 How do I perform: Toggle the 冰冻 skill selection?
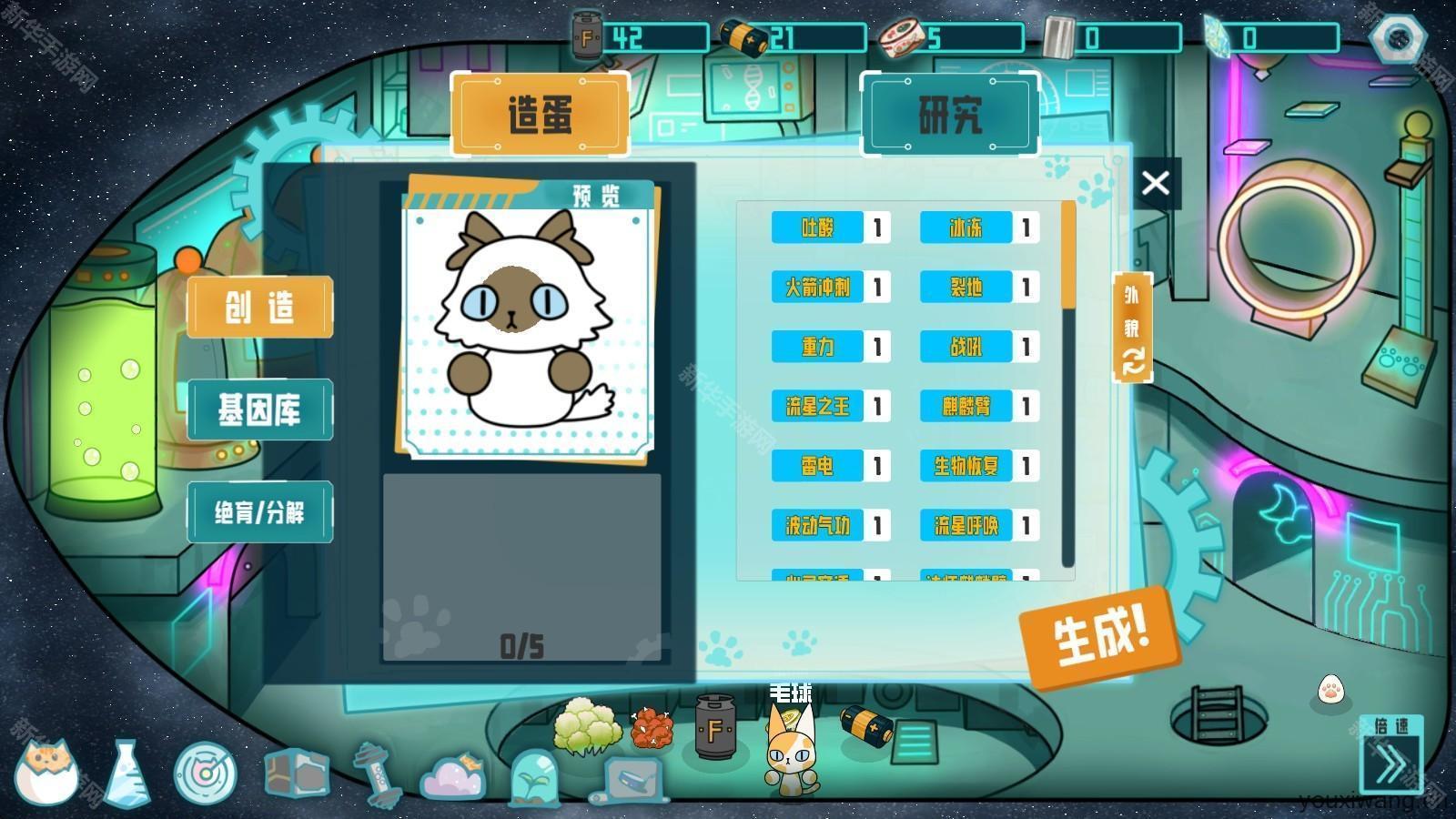point(967,228)
